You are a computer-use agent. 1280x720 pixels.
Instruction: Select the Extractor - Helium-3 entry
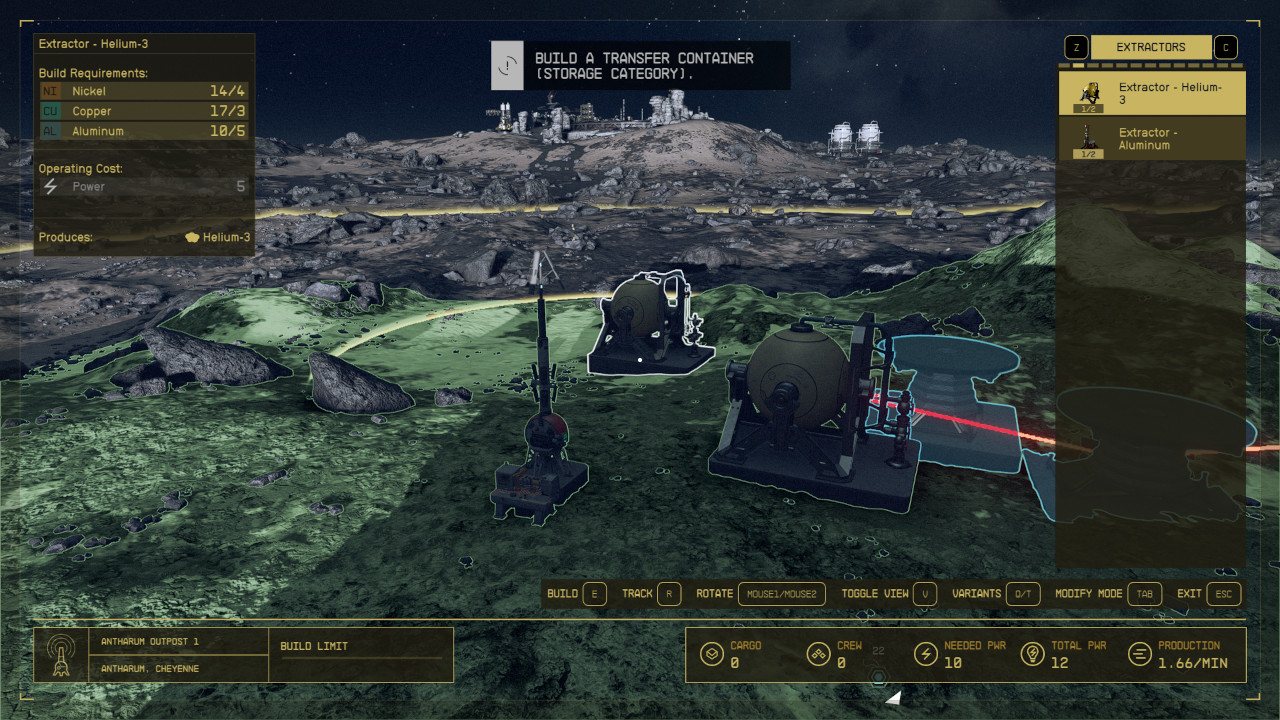point(1151,94)
